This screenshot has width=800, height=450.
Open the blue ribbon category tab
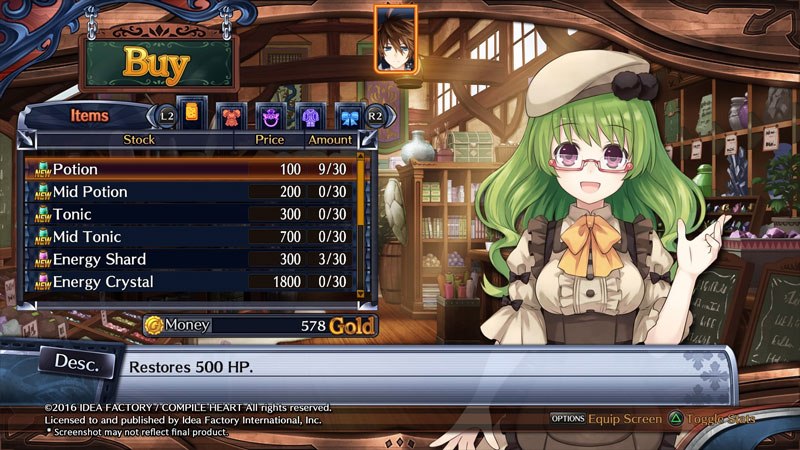tap(348, 116)
